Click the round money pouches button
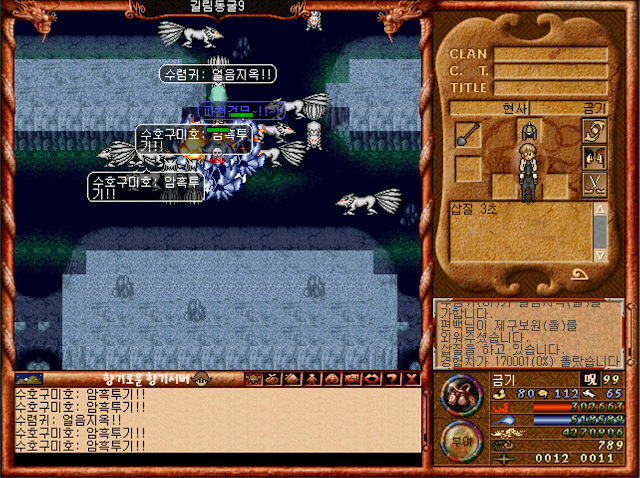The image size is (640, 478). coord(462,394)
